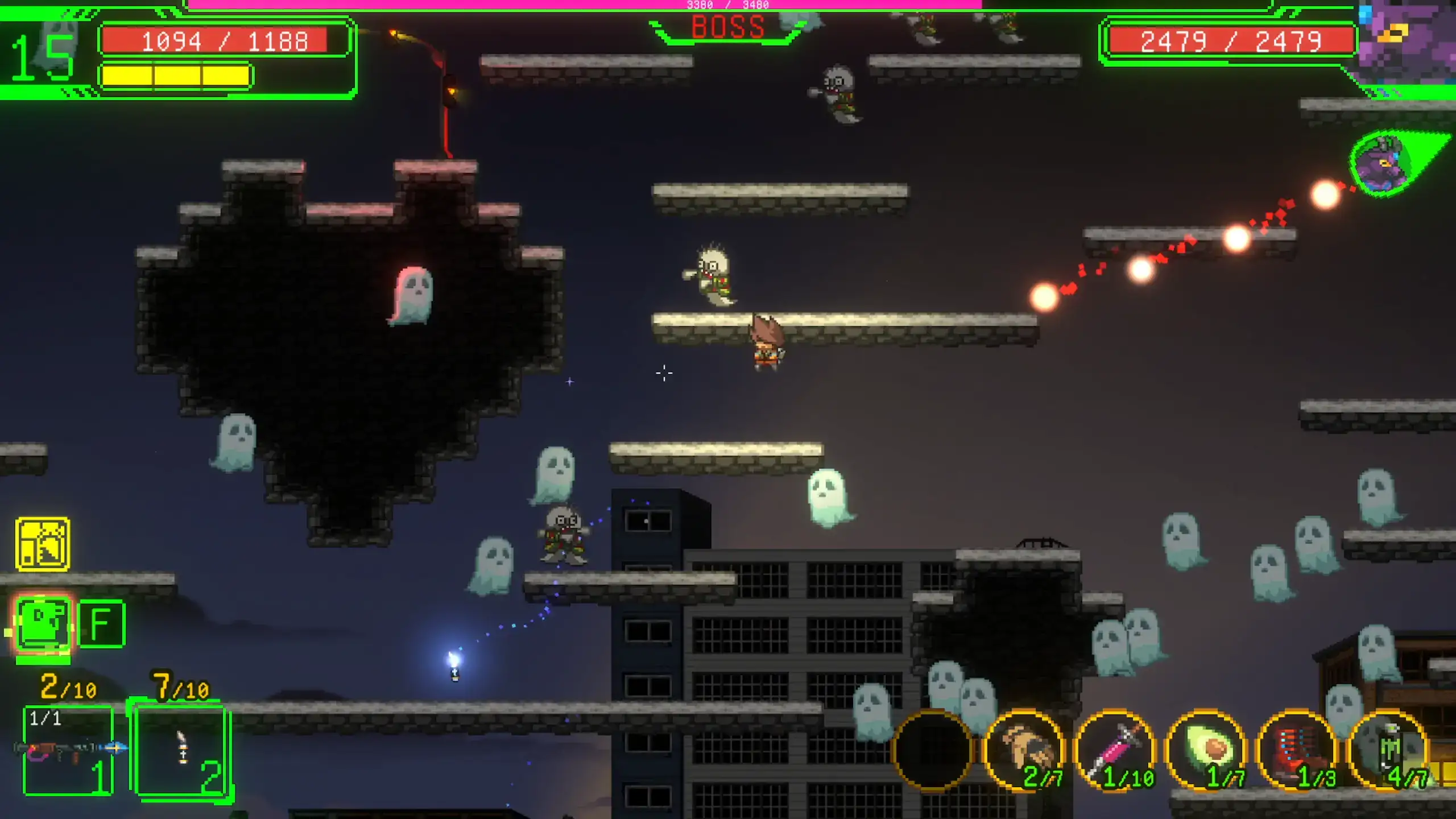Activate the glowing green character skill icon
This screenshot has height=819, width=1456.
coord(43,624)
